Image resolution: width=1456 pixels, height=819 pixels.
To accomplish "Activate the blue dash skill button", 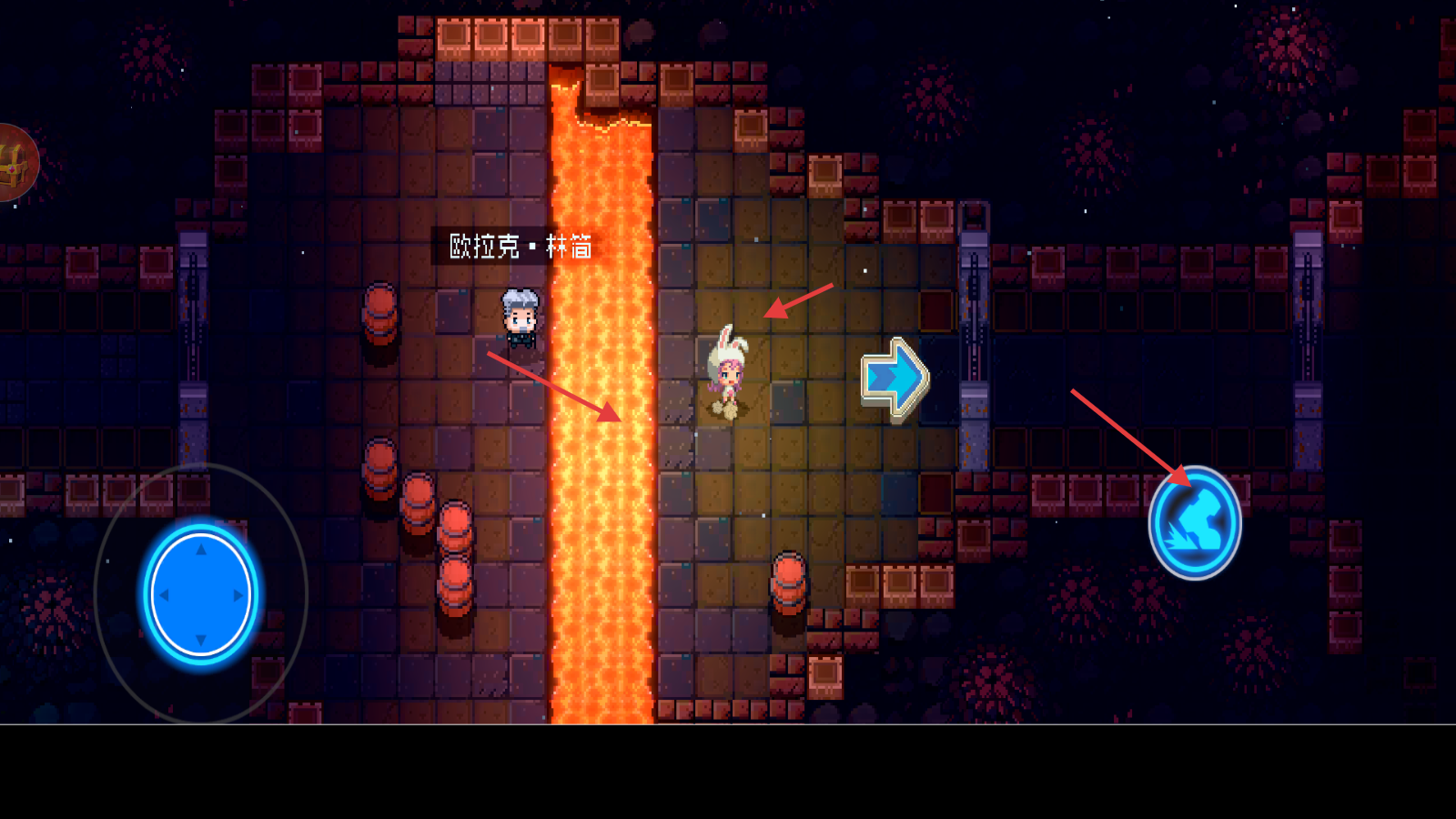I will (x=1195, y=523).
